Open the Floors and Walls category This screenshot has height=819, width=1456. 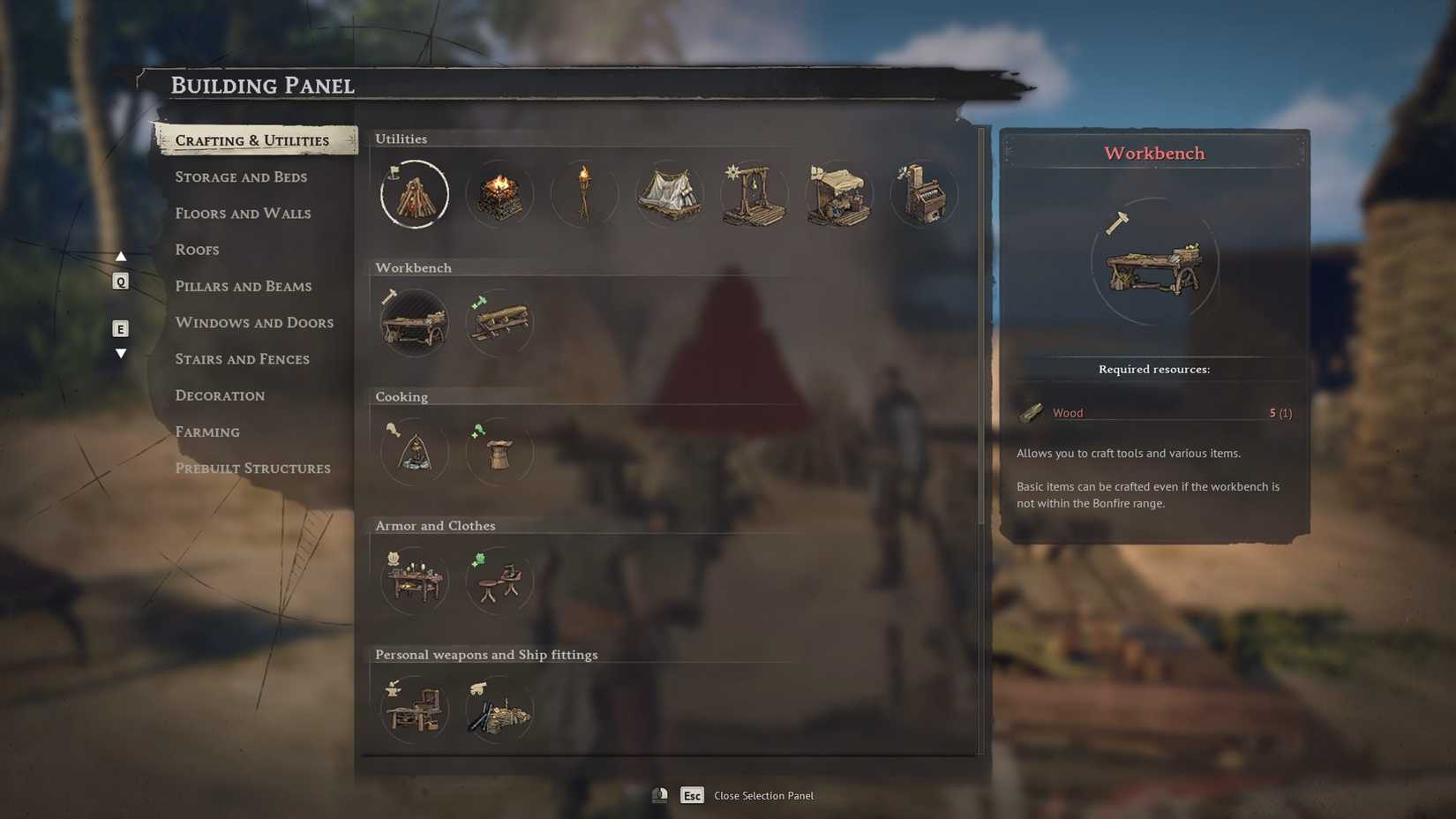coord(243,214)
